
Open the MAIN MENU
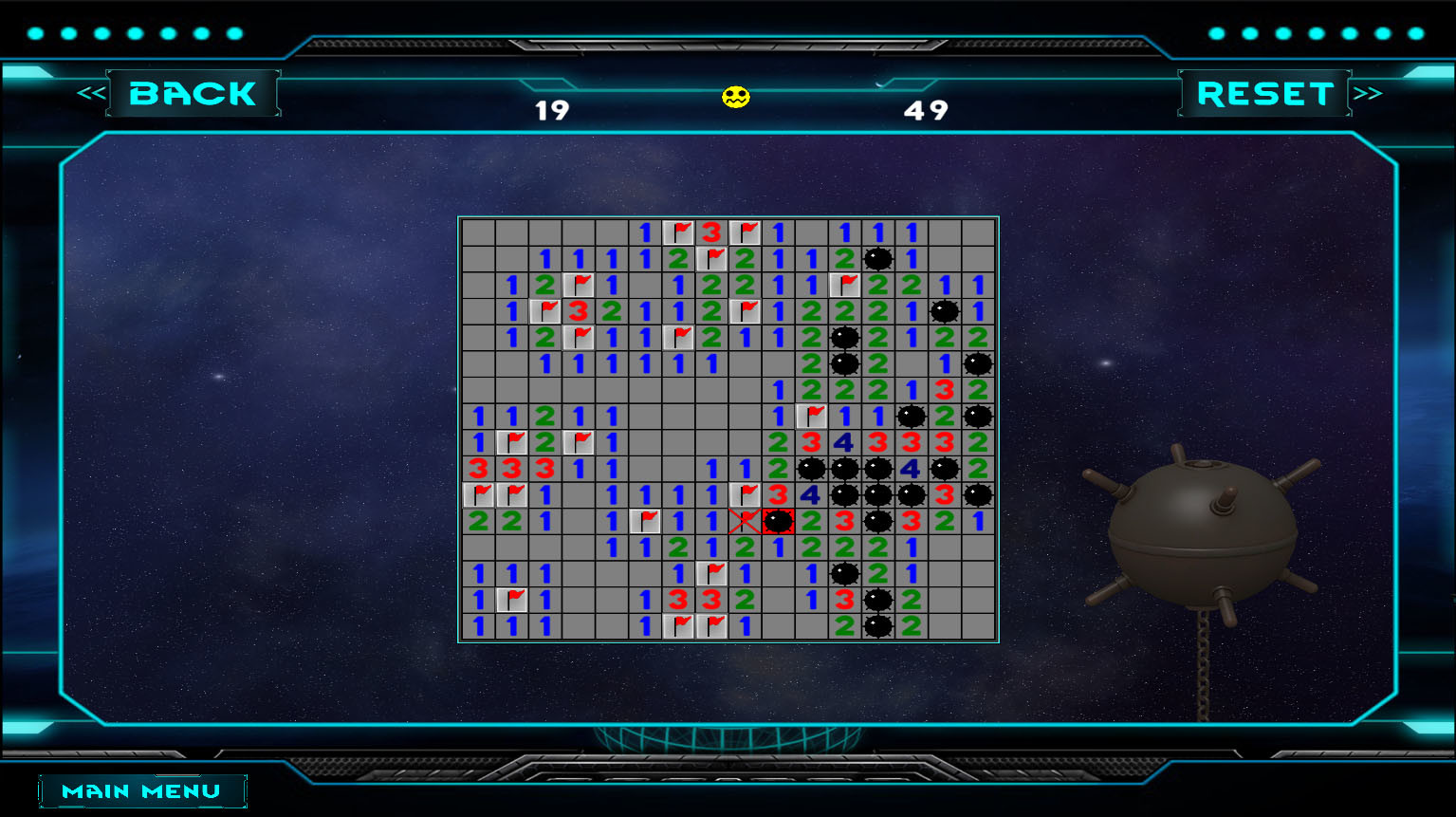(x=140, y=789)
